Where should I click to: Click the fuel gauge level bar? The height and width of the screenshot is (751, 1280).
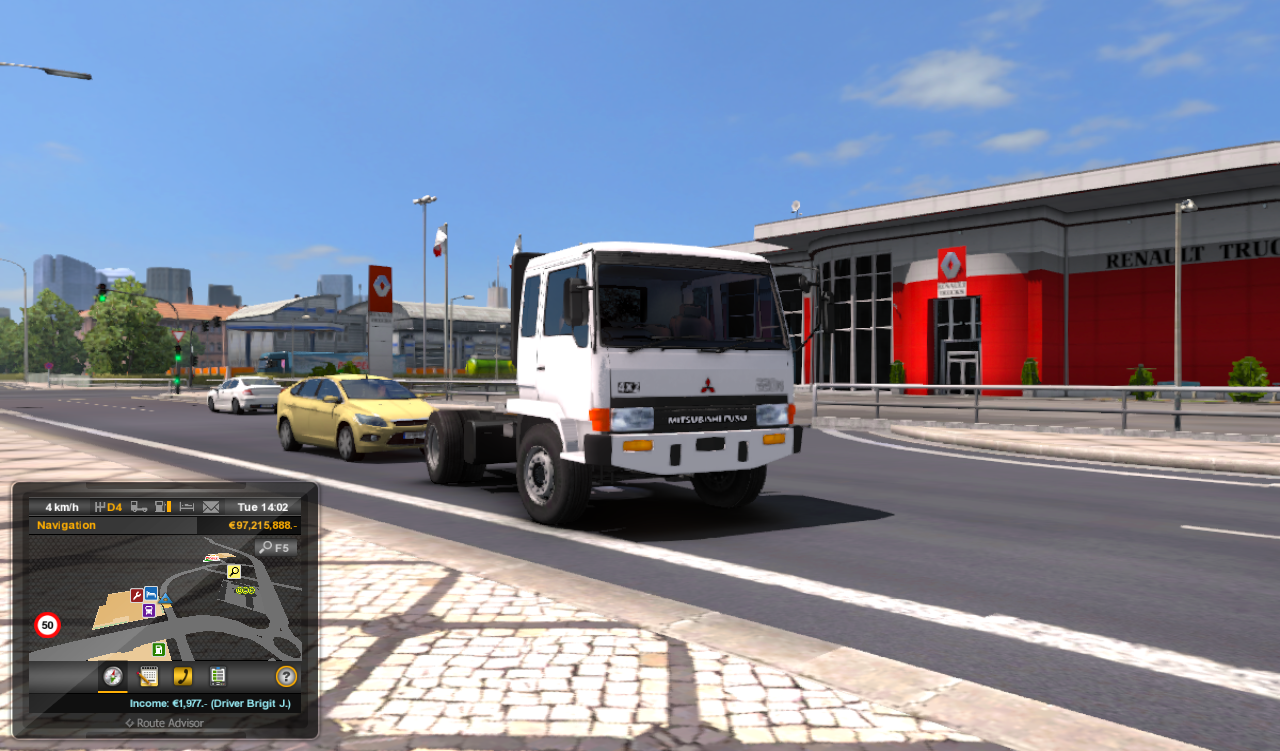tap(170, 507)
